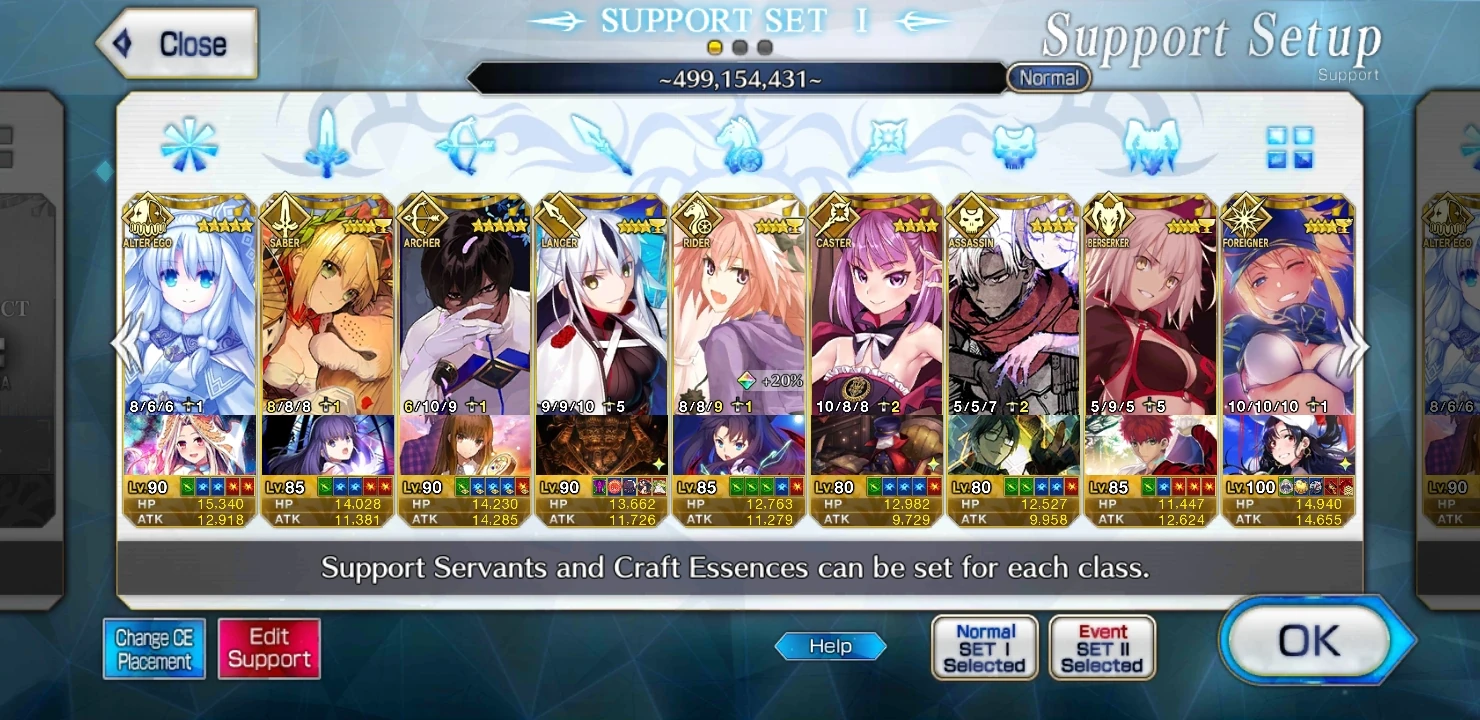Viewport: 1480px width, 720px height.
Task: Open Change CE Placement
Action: click(x=154, y=647)
